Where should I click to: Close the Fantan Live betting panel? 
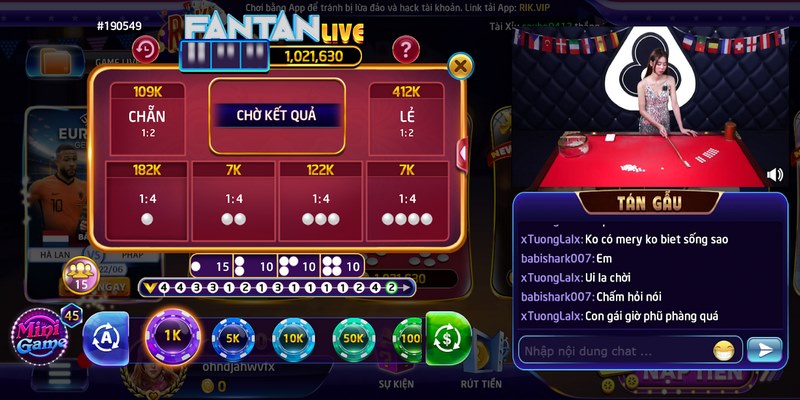[x=460, y=67]
